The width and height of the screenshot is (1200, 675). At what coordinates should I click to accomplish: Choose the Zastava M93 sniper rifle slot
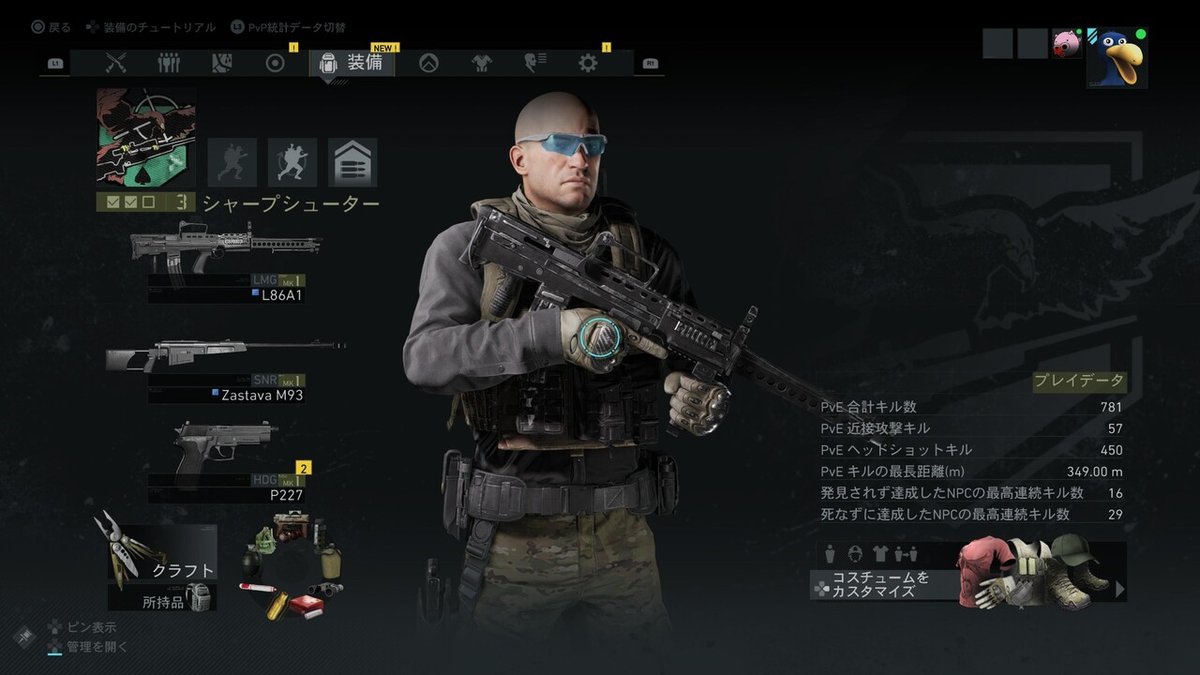(225, 368)
